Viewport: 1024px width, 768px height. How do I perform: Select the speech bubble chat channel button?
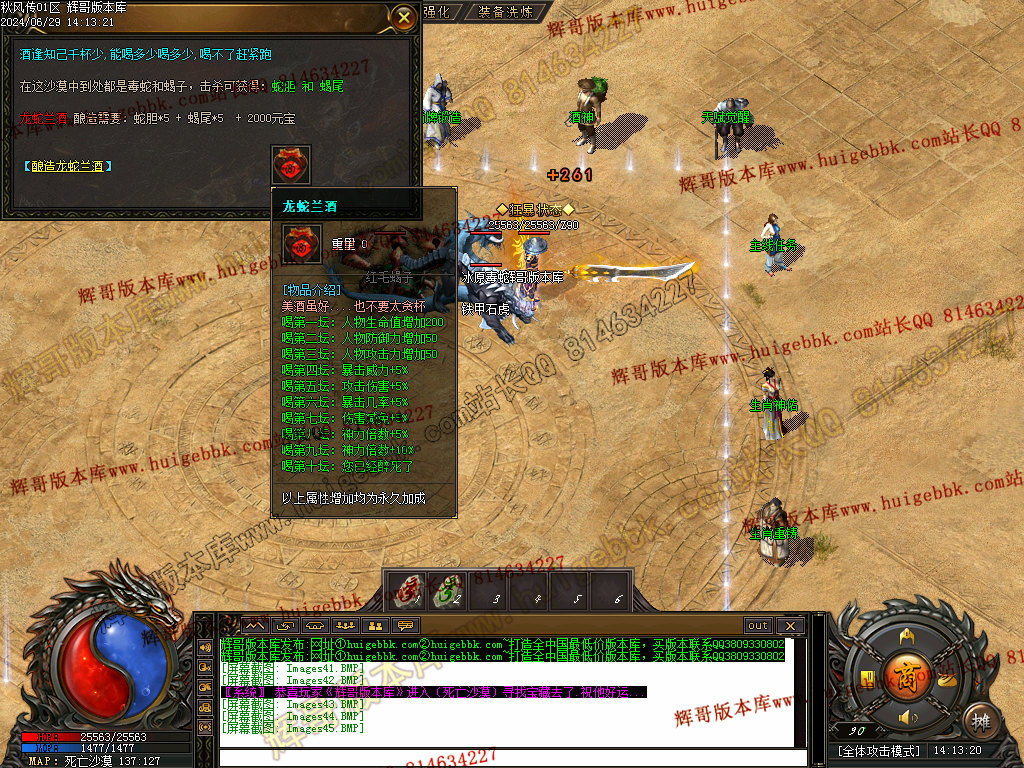pyautogui.click(x=405, y=626)
